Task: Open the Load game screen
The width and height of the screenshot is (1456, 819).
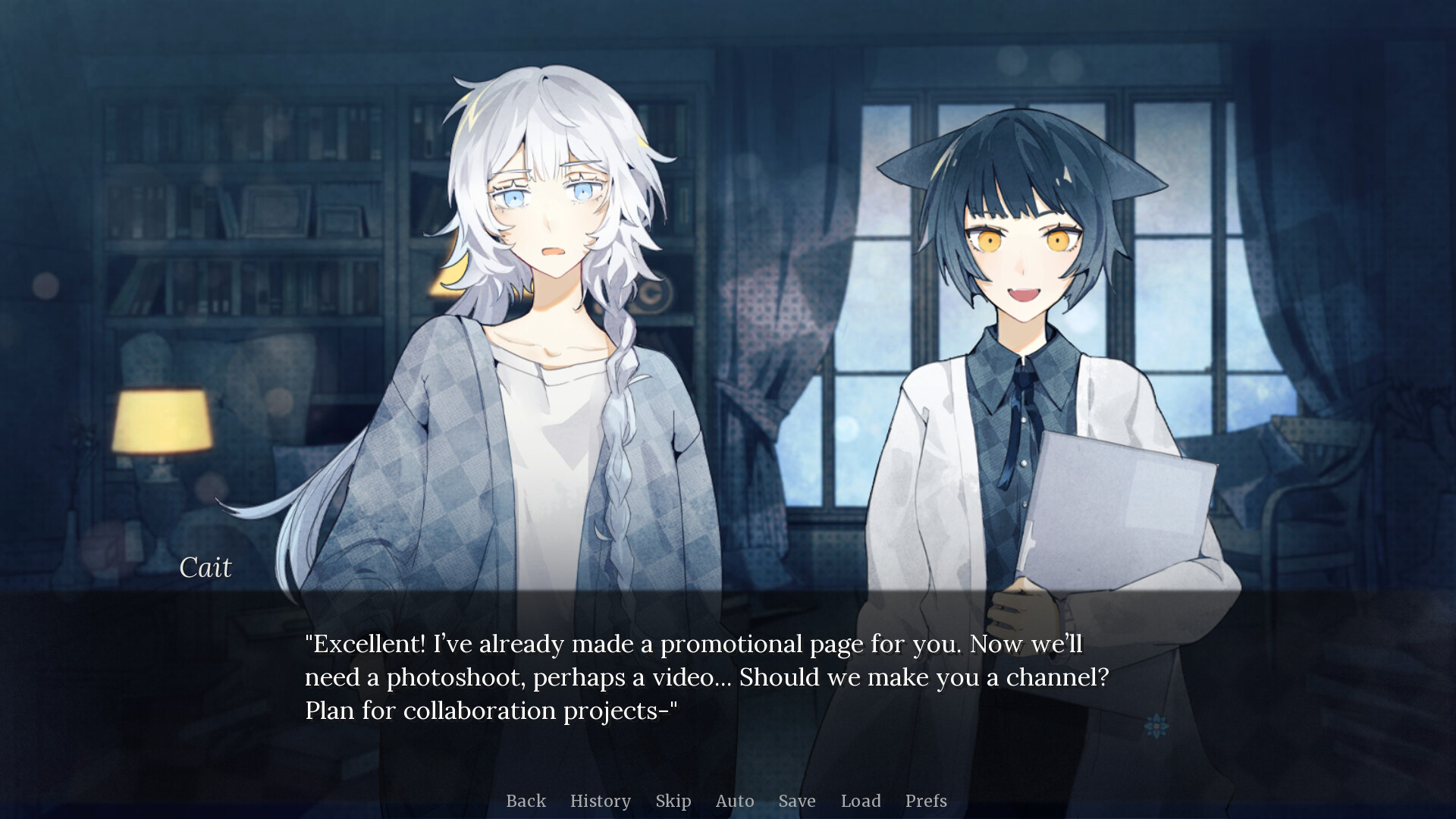Action: click(861, 801)
